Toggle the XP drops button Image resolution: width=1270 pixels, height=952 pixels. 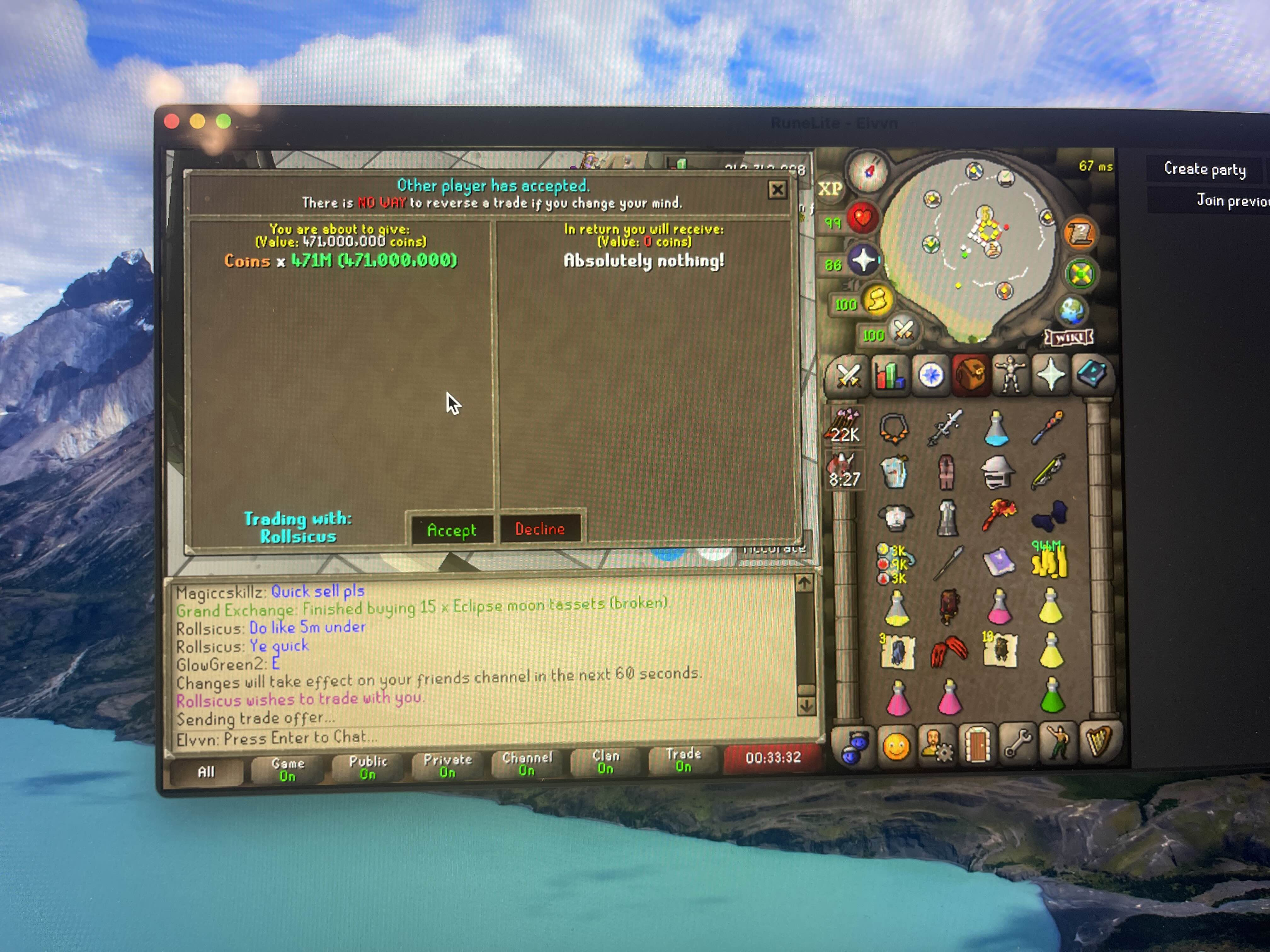pos(830,189)
